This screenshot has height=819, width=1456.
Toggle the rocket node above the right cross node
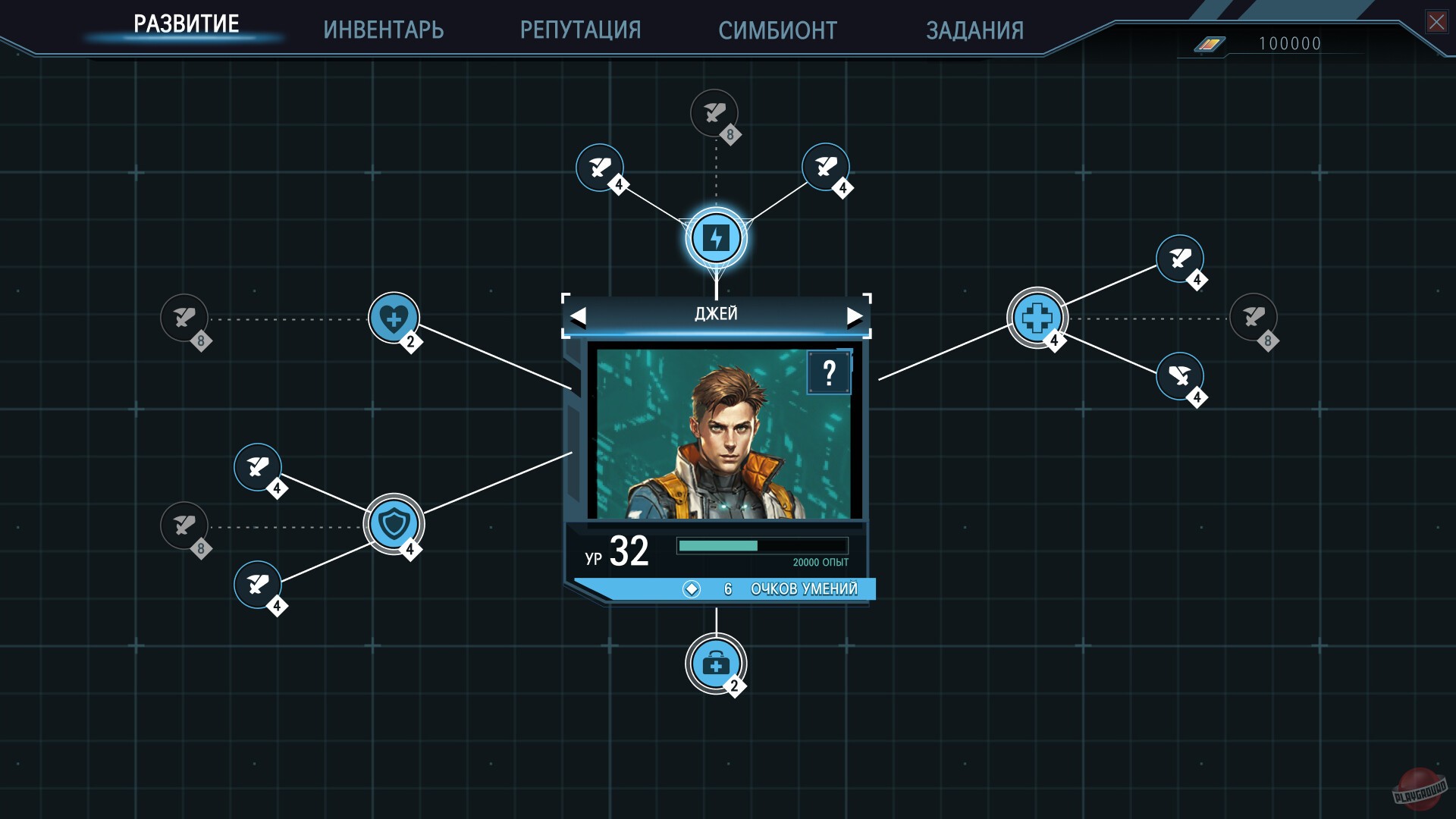(x=1179, y=258)
